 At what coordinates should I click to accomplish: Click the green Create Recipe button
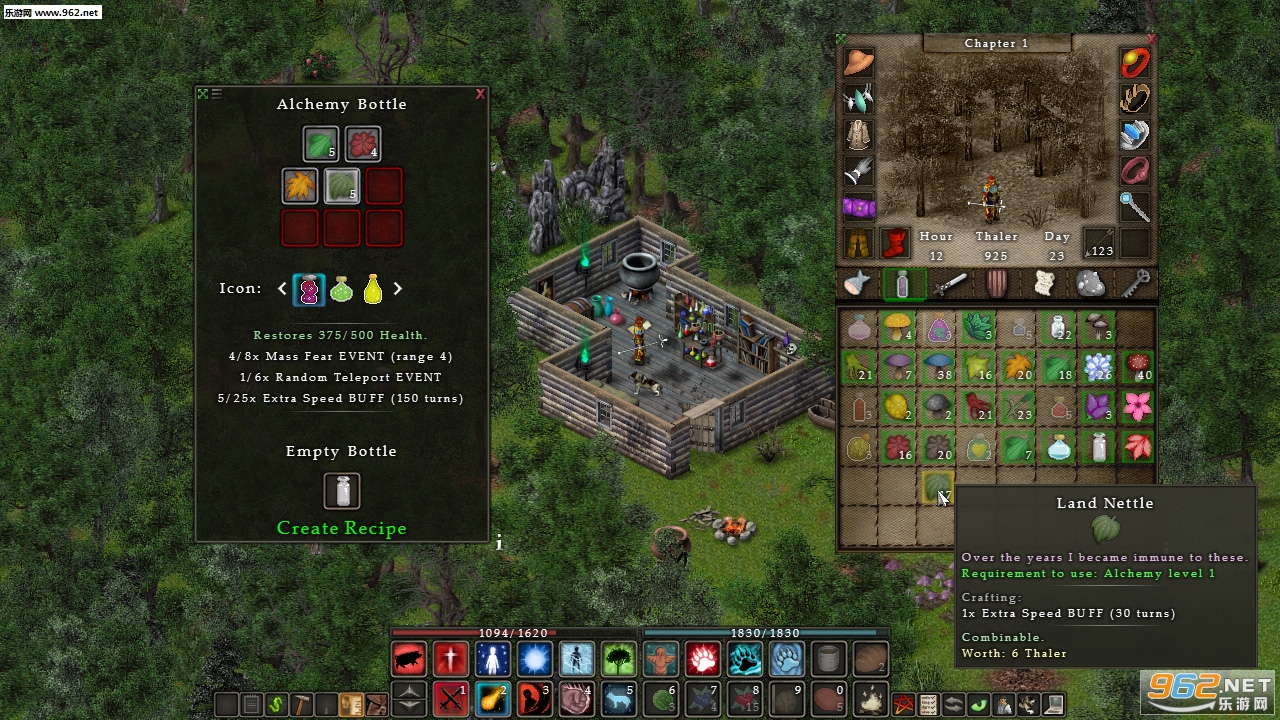click(x=341, y=528)
